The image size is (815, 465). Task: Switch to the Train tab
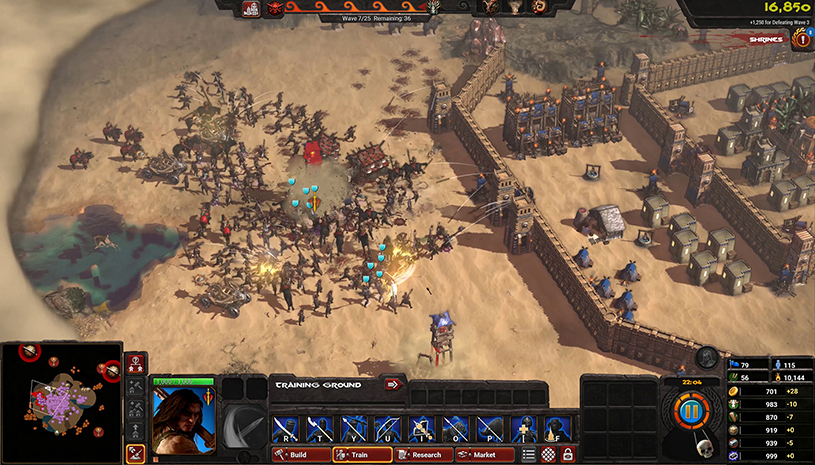pos(362,455)
